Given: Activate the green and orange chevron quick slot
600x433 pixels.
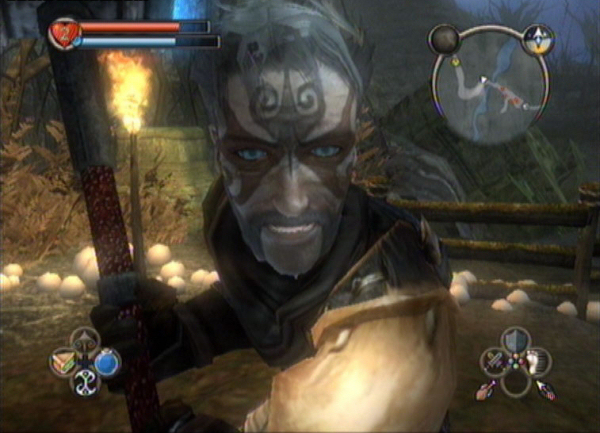Looking at the screenshot, I should pos(63,361).
